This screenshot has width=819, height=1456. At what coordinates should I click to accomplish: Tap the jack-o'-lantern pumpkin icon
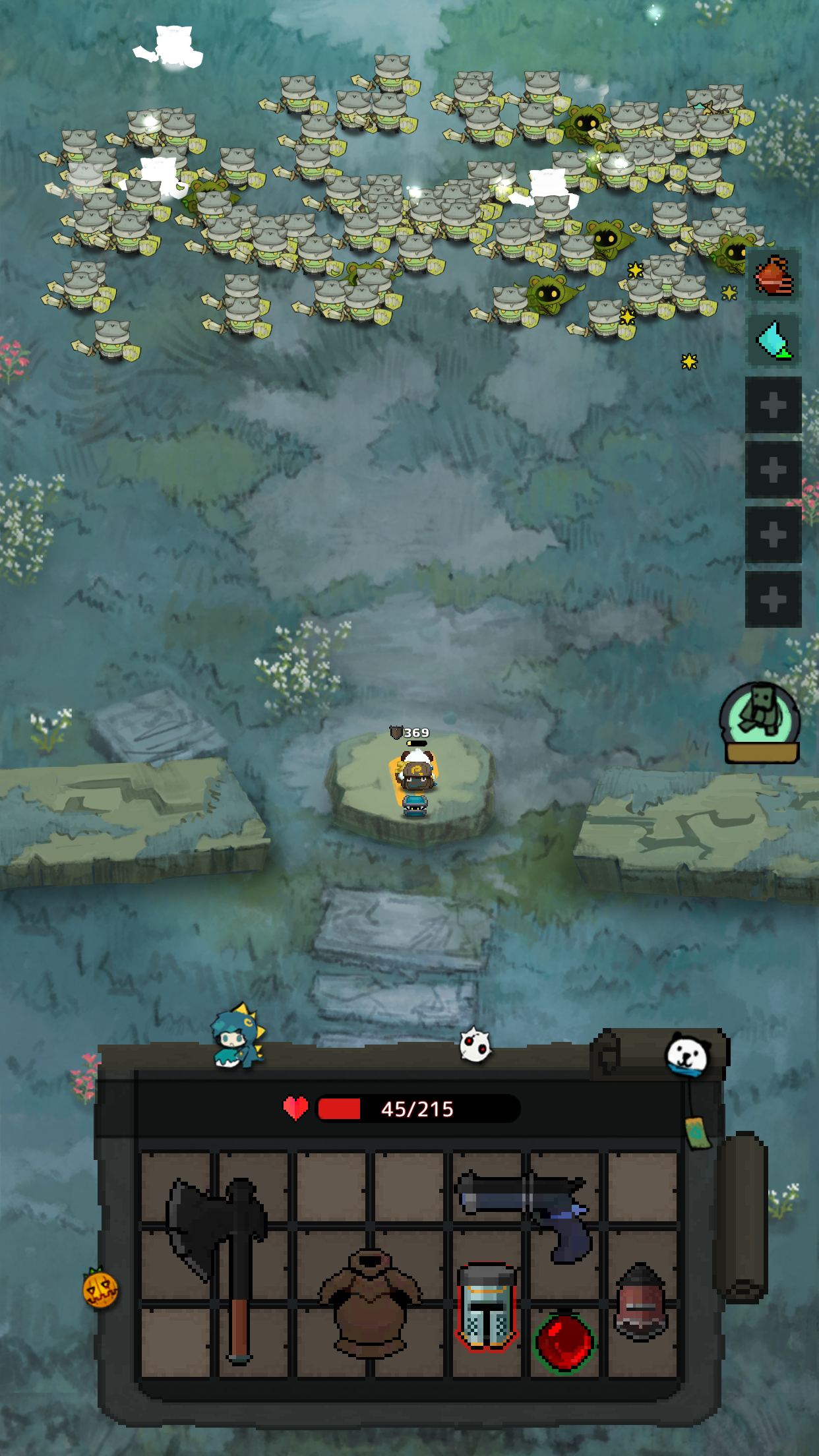100,1289
